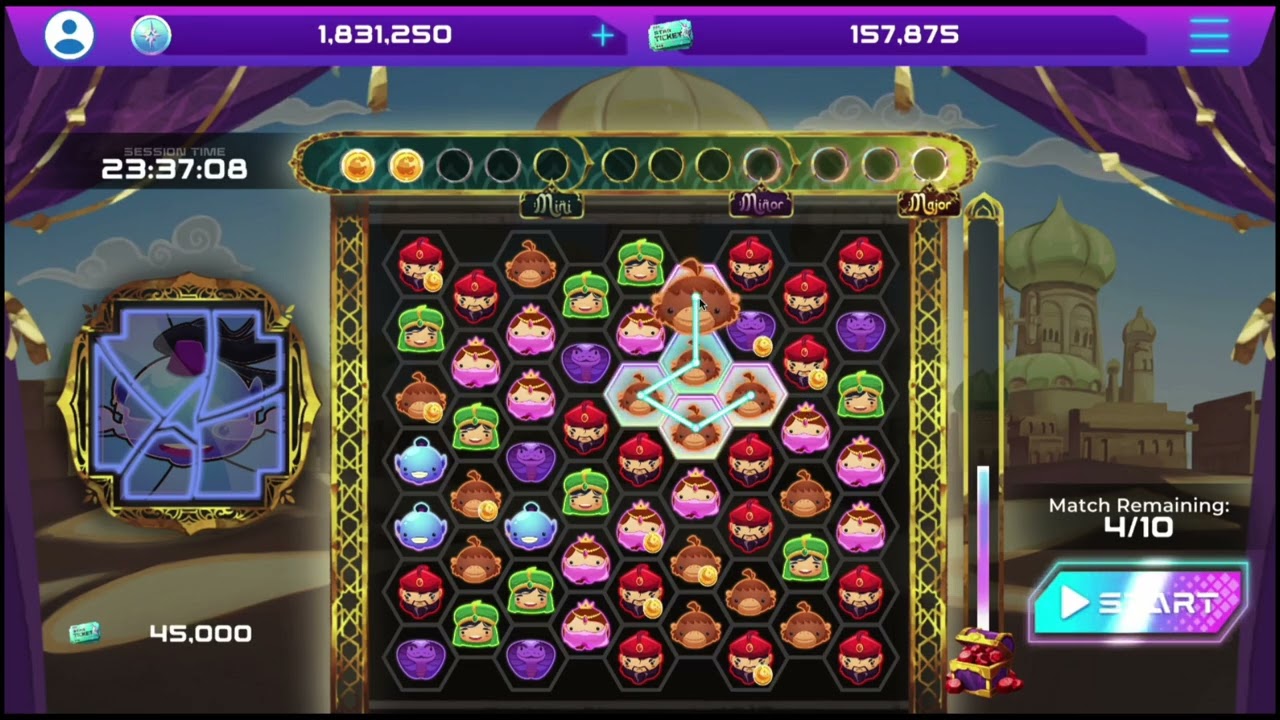The image size is (1280, 720).
Task: Open the player profile icon
Action: coord(69,36)
